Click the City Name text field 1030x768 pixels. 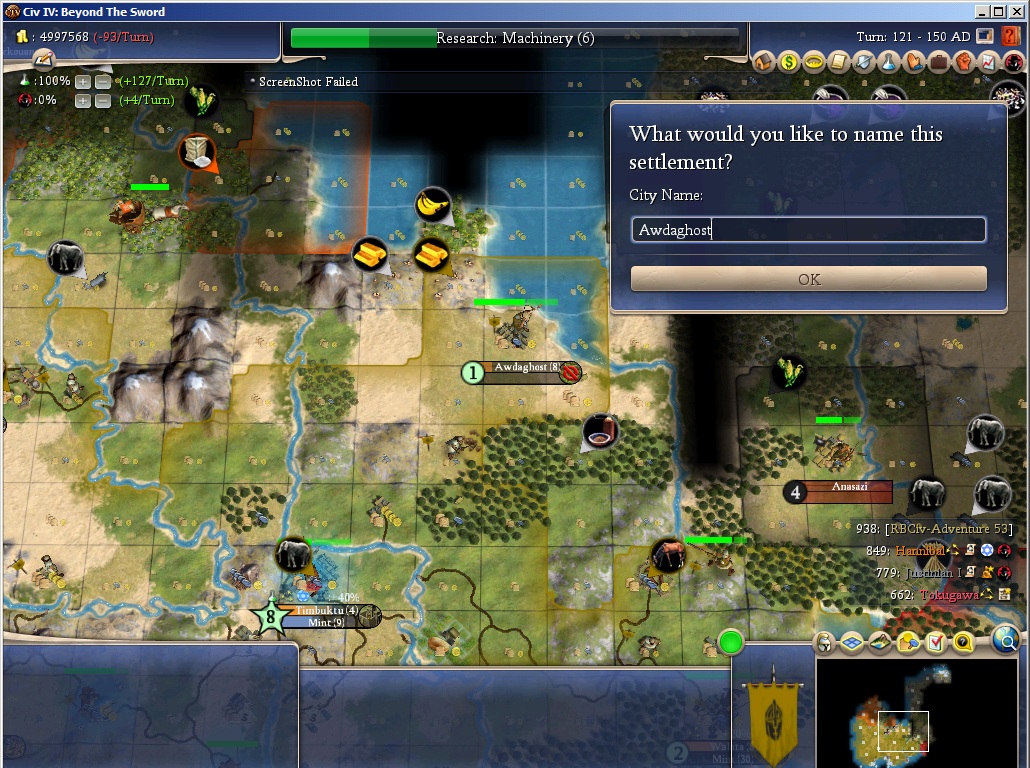(808, 230)
